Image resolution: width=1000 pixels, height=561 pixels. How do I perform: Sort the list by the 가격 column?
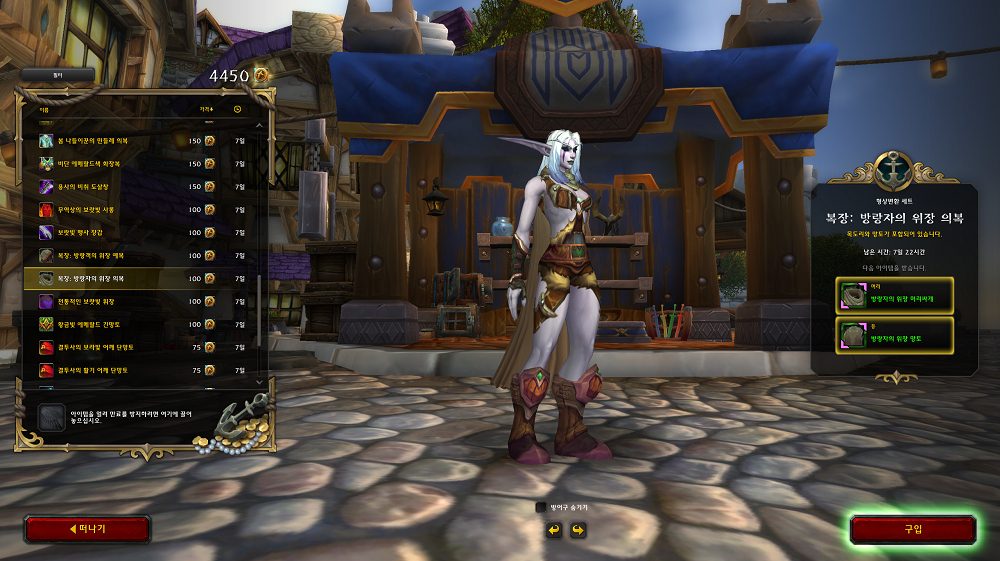205,109
